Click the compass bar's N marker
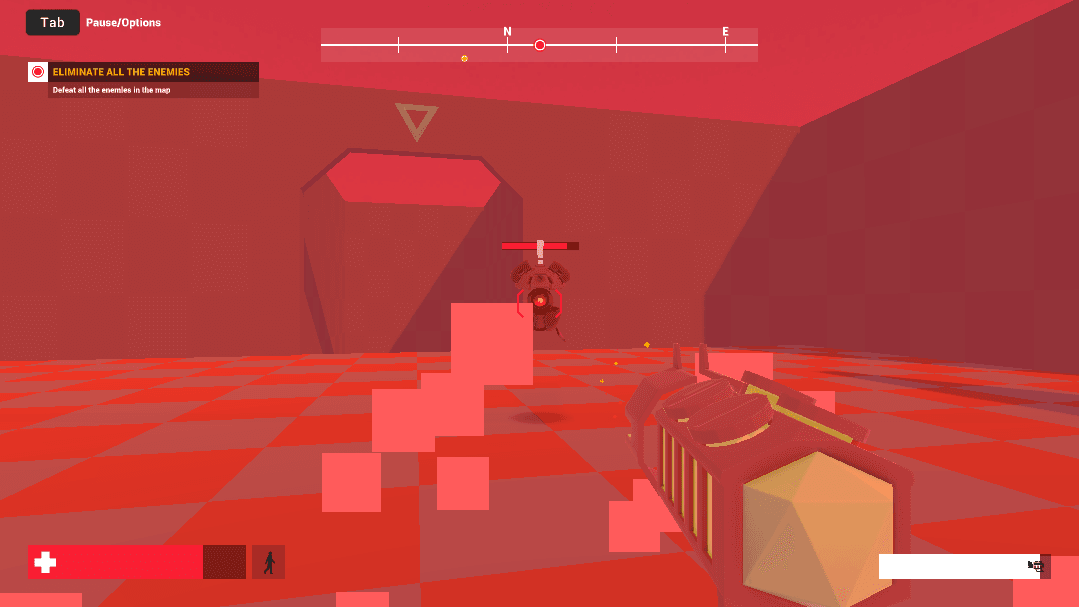 pyautogui.click(x=507, y=32)
